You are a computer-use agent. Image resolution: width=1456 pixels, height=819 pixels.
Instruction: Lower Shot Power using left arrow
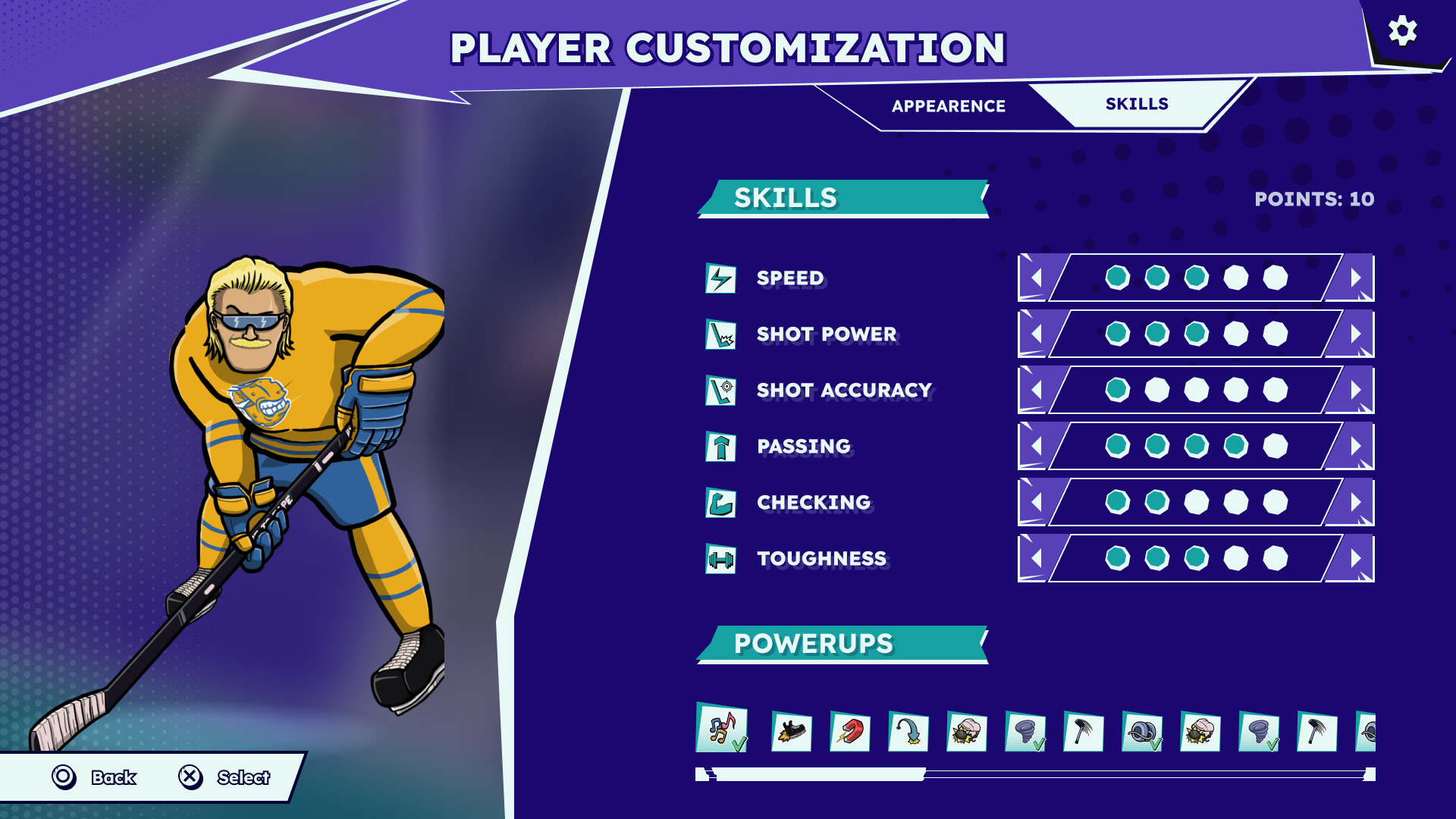(x=1036, y=334)
